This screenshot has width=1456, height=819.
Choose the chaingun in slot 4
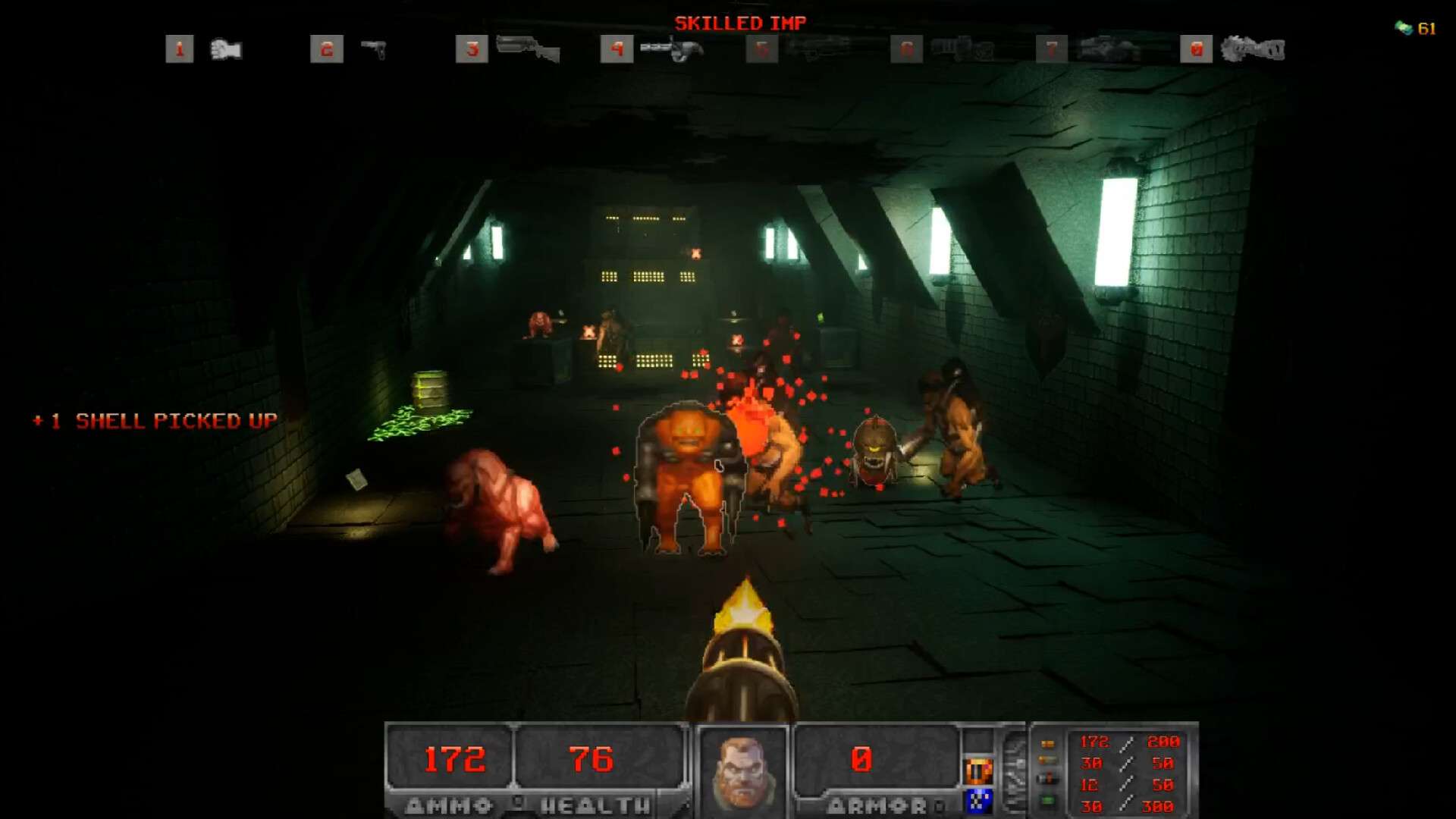[672, 50]
